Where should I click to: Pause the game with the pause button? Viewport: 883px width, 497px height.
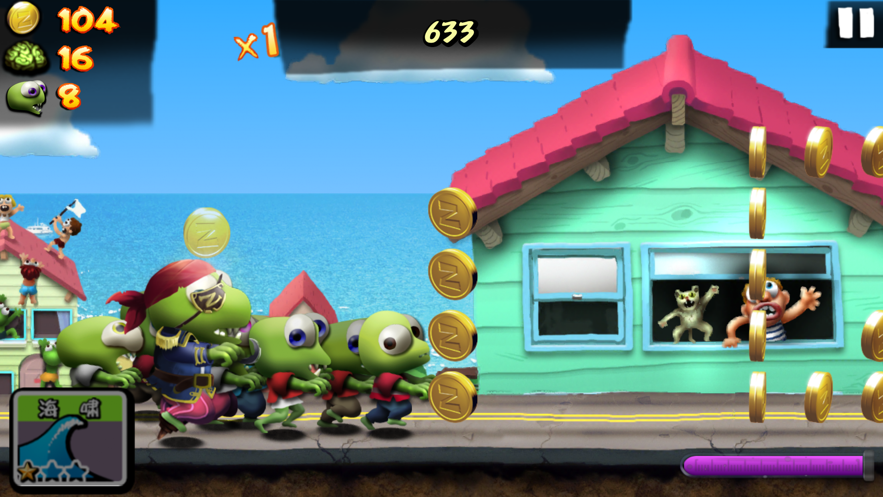(x=855, y=23)
